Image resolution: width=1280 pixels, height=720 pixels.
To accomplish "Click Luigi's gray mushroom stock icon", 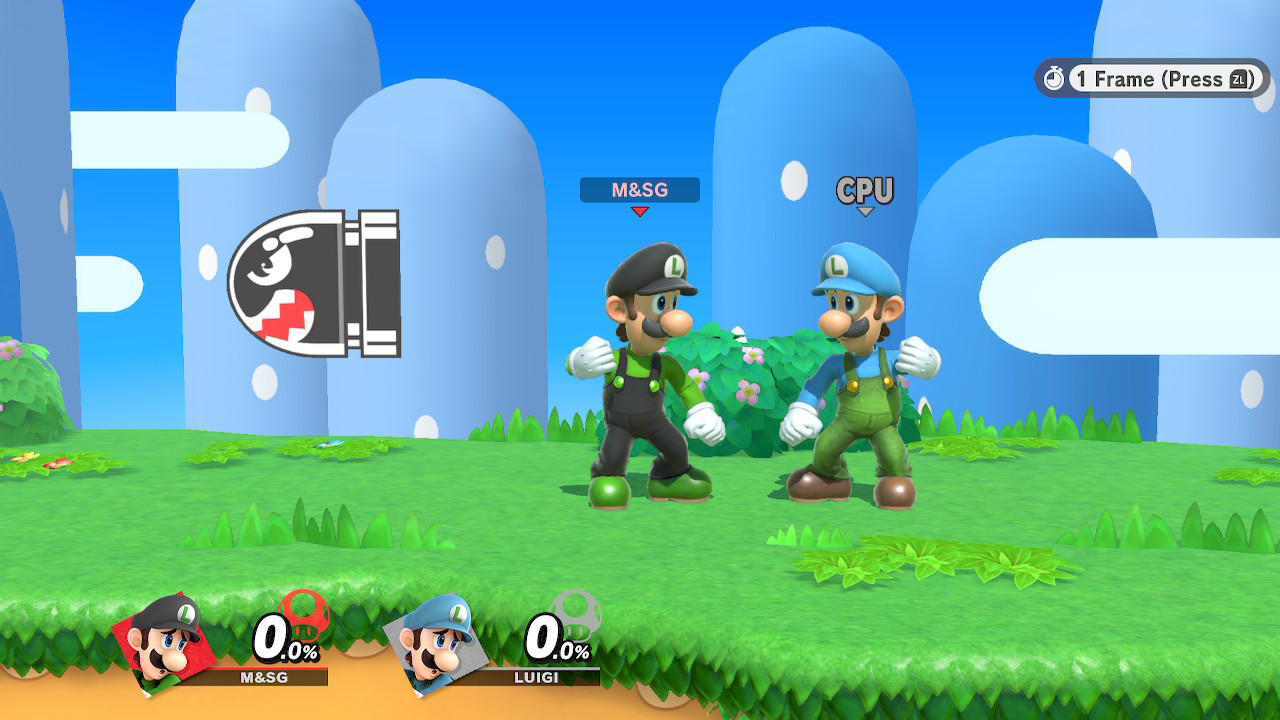I will click(x=577, y=617).
